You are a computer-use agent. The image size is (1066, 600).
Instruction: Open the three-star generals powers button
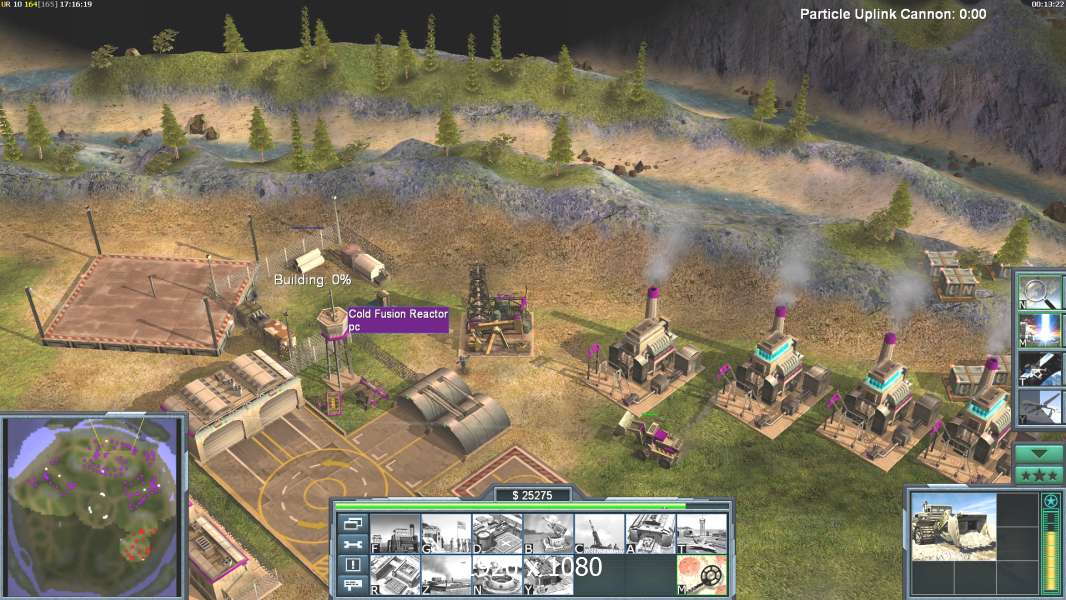coord(1040,474)
